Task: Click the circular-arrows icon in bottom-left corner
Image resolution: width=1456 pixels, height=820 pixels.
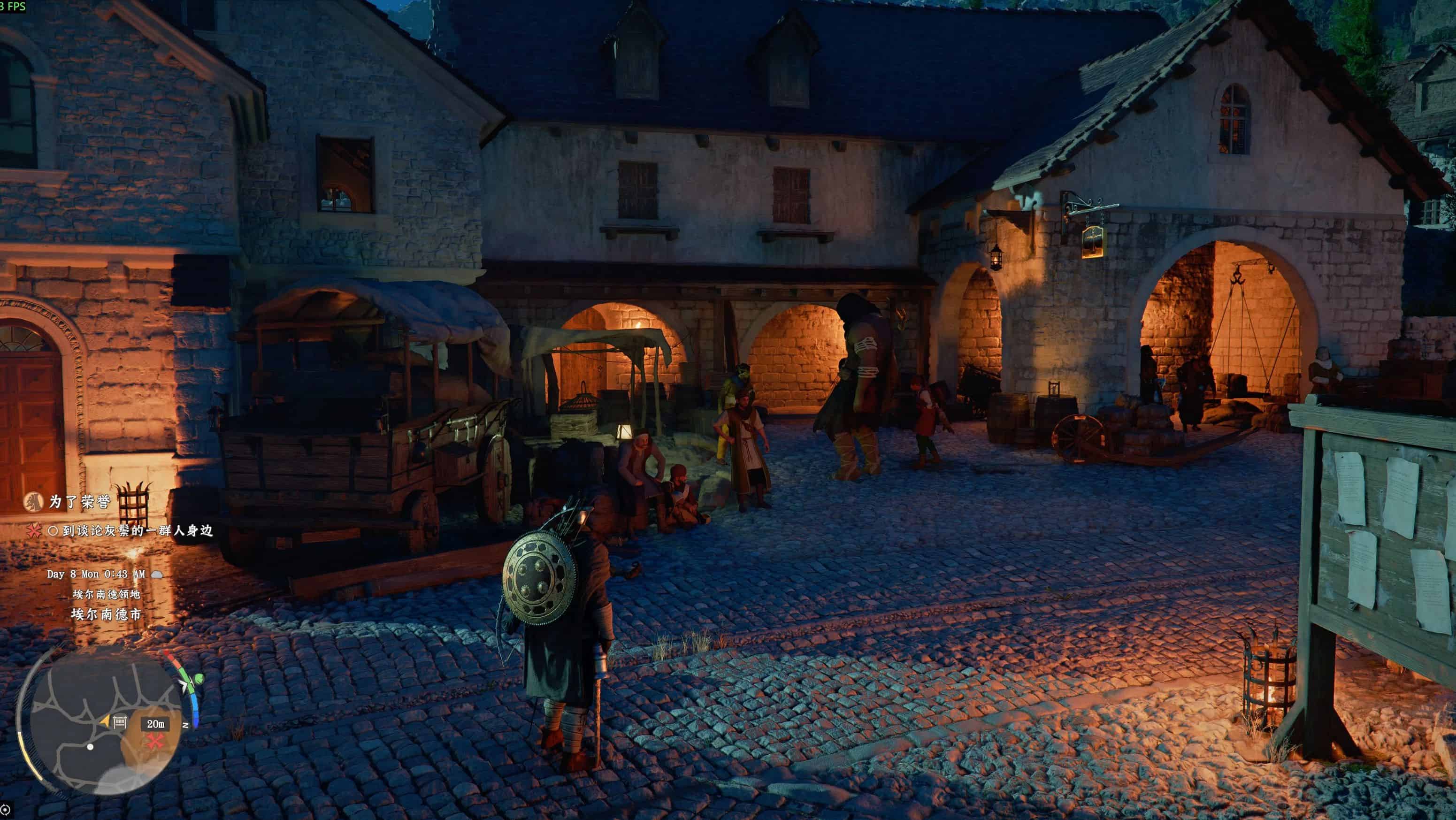Action: (x=5, y=810)
